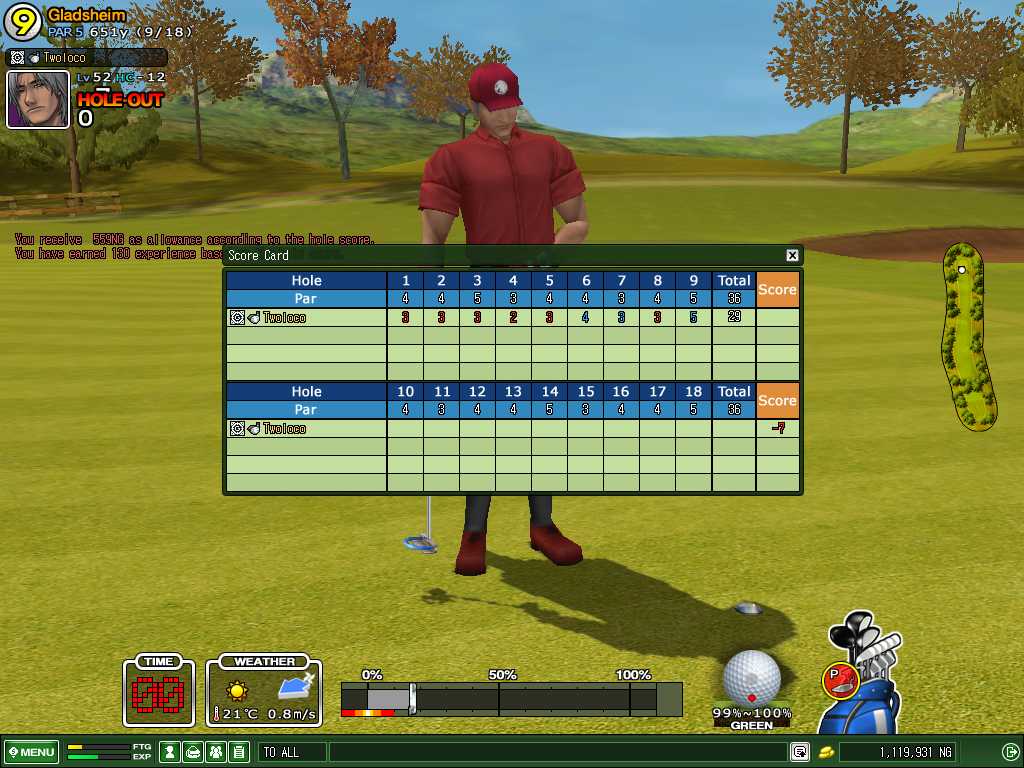The image size is (1024, 768).
Task: Open the hole layout minimap
Action: pyautogui.click(x=967, y=335)
